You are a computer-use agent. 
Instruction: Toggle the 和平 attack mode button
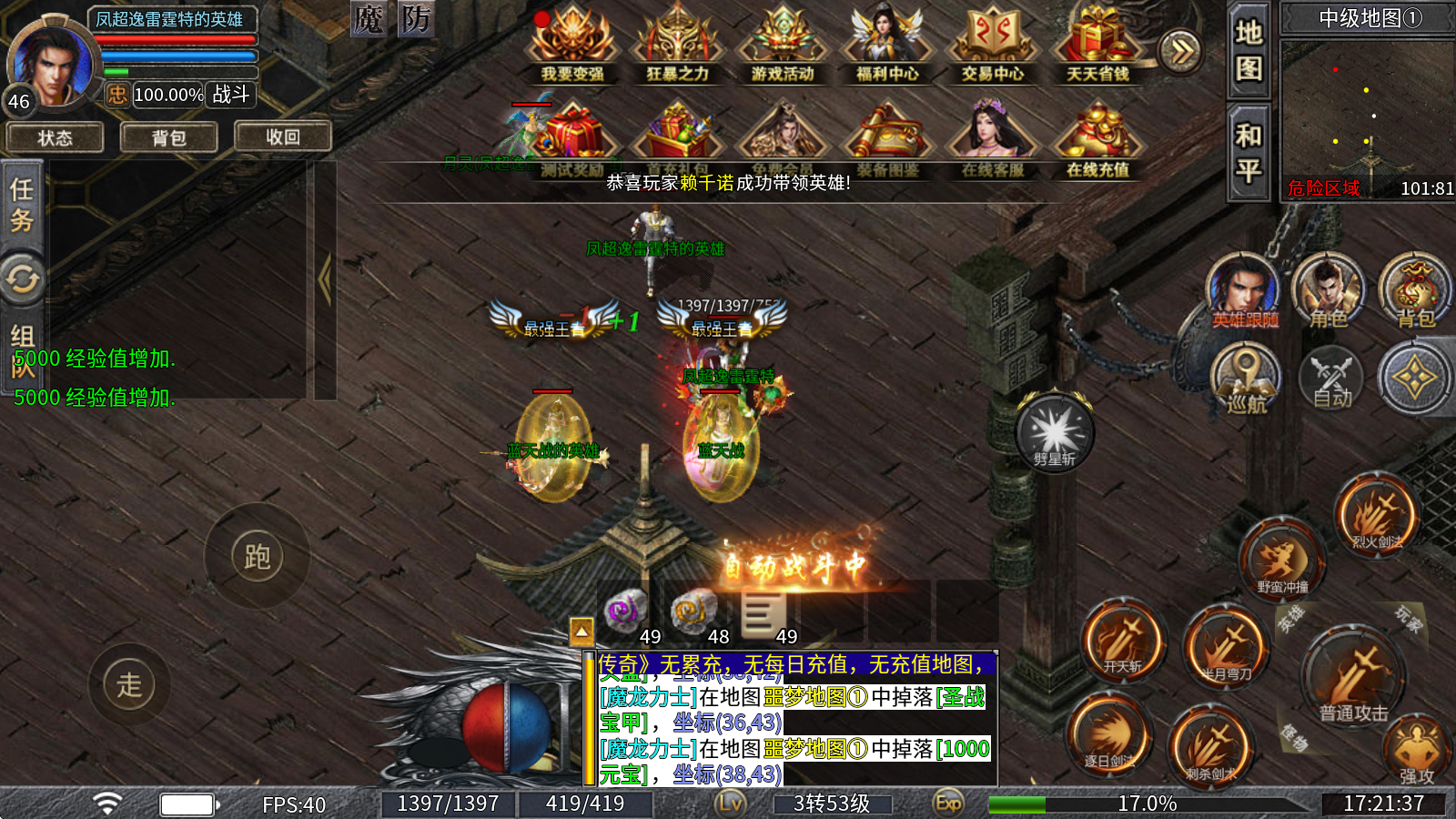tap(1249, 153)
